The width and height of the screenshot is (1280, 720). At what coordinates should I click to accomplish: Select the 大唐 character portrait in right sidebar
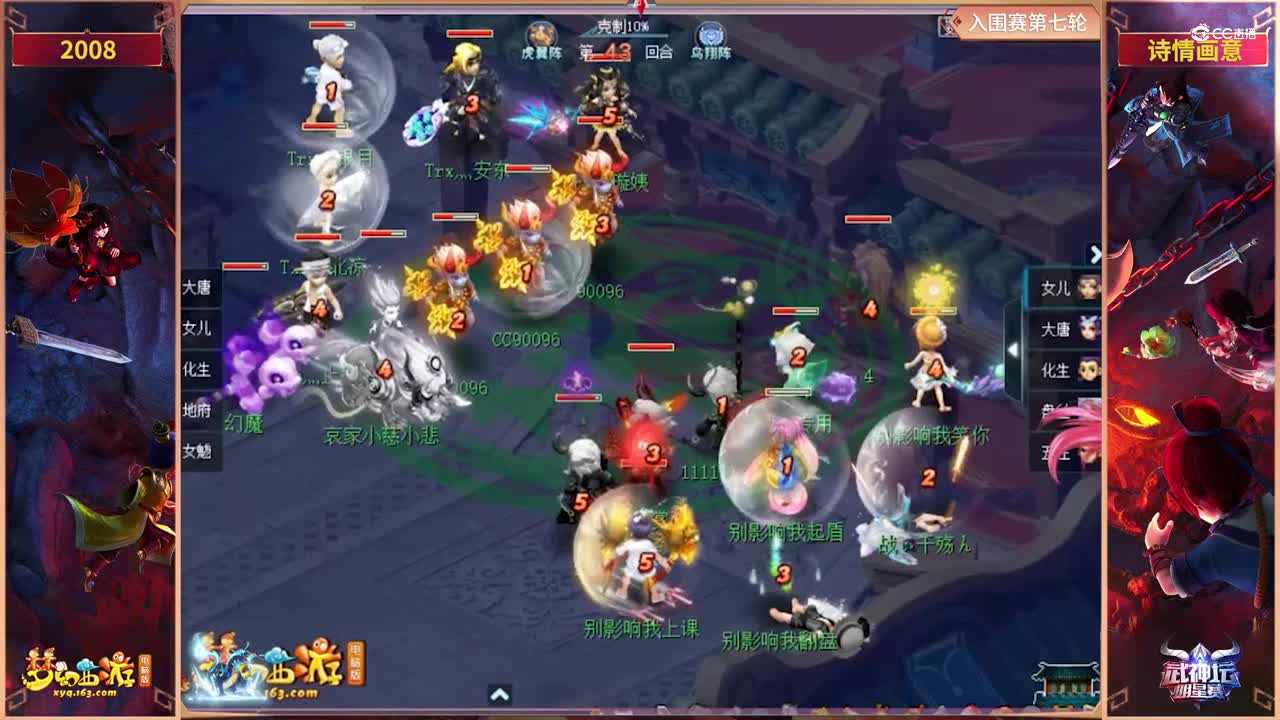(x=1070, y=327)
